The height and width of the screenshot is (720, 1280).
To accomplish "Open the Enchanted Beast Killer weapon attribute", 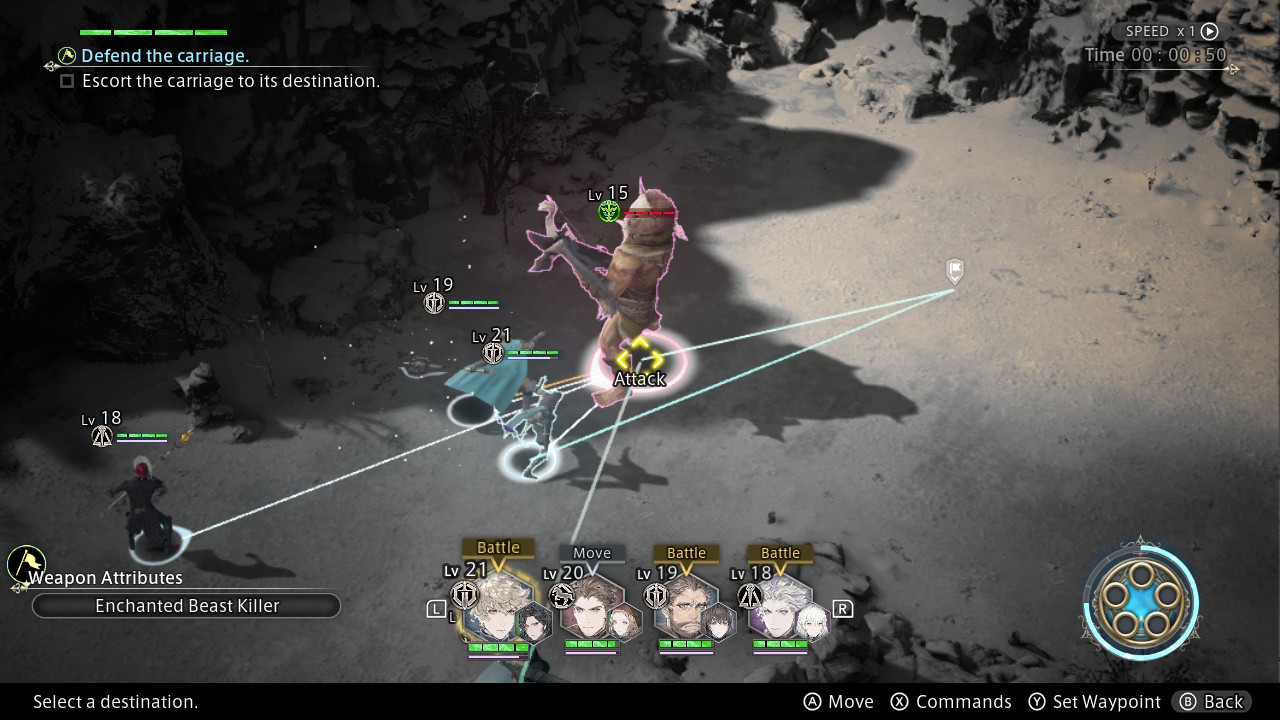I will click(x=187, y=606).
